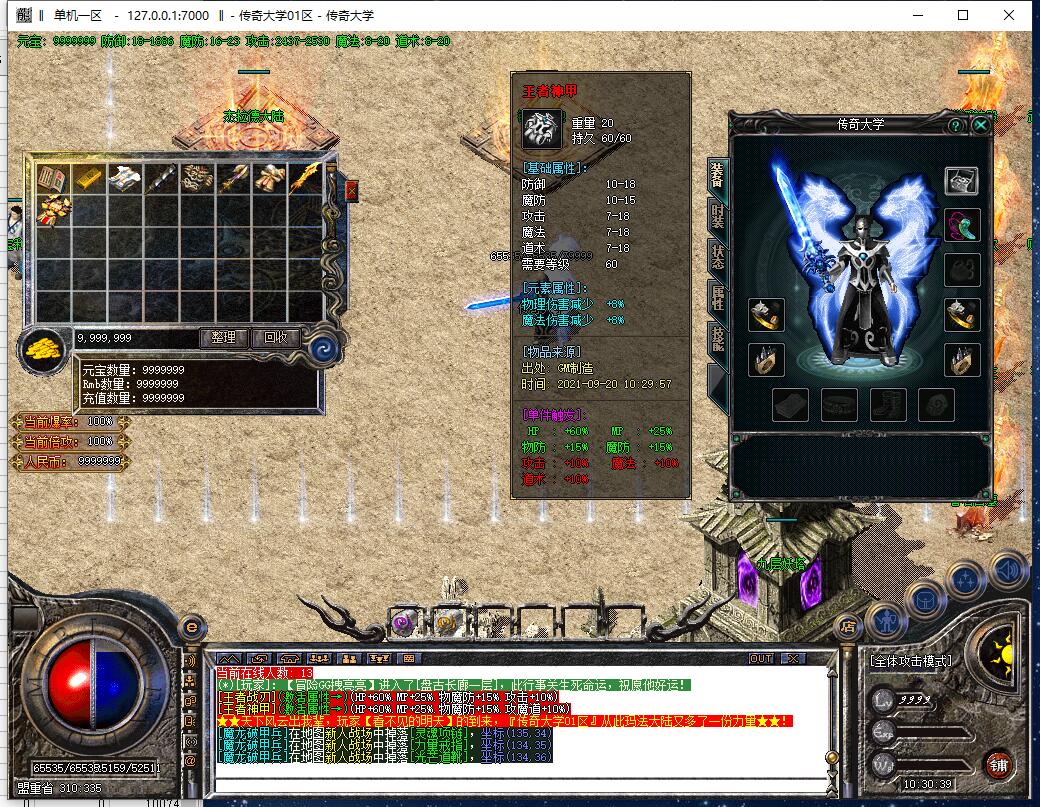Switch to the 时装 fashion tab
1040x807 pixels.
717,219
